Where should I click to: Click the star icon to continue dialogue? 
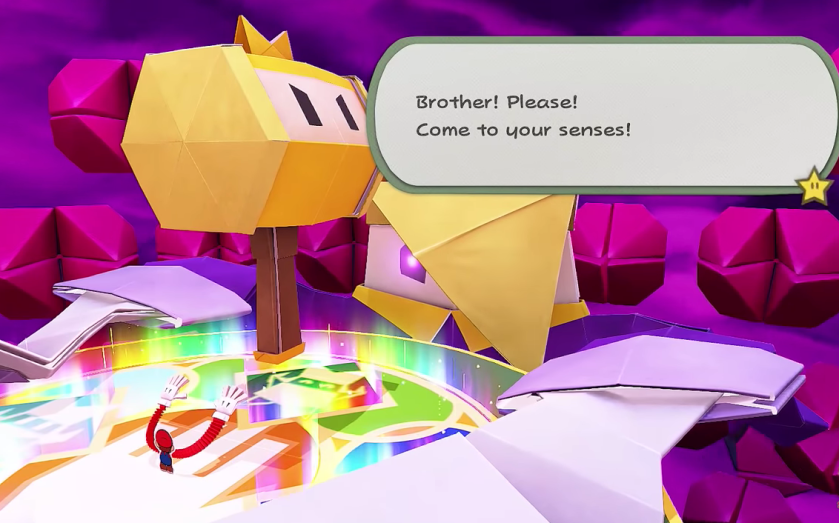click(x=814, y=185)
